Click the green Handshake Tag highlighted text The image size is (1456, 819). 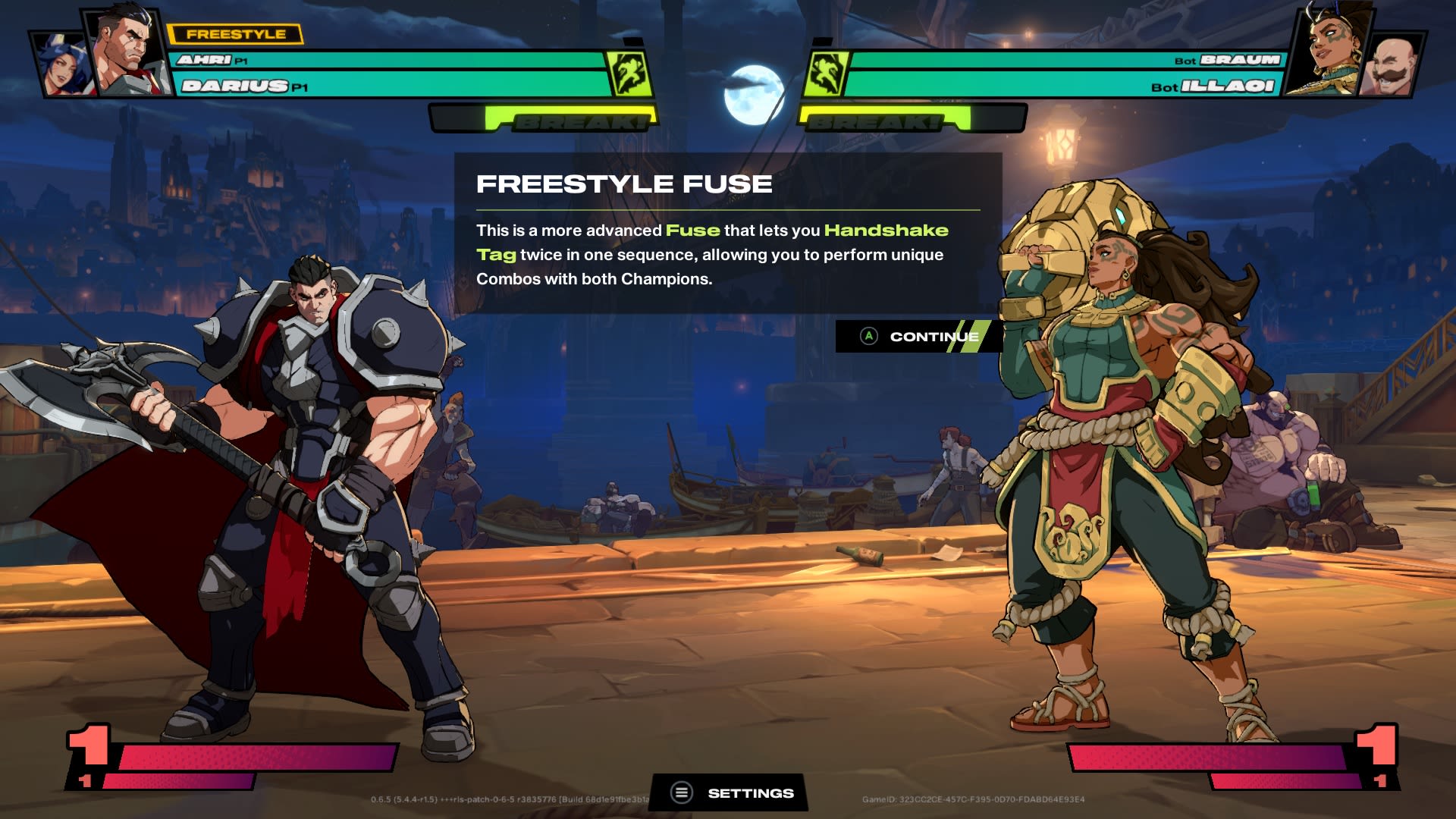click(x=887, y=230)
